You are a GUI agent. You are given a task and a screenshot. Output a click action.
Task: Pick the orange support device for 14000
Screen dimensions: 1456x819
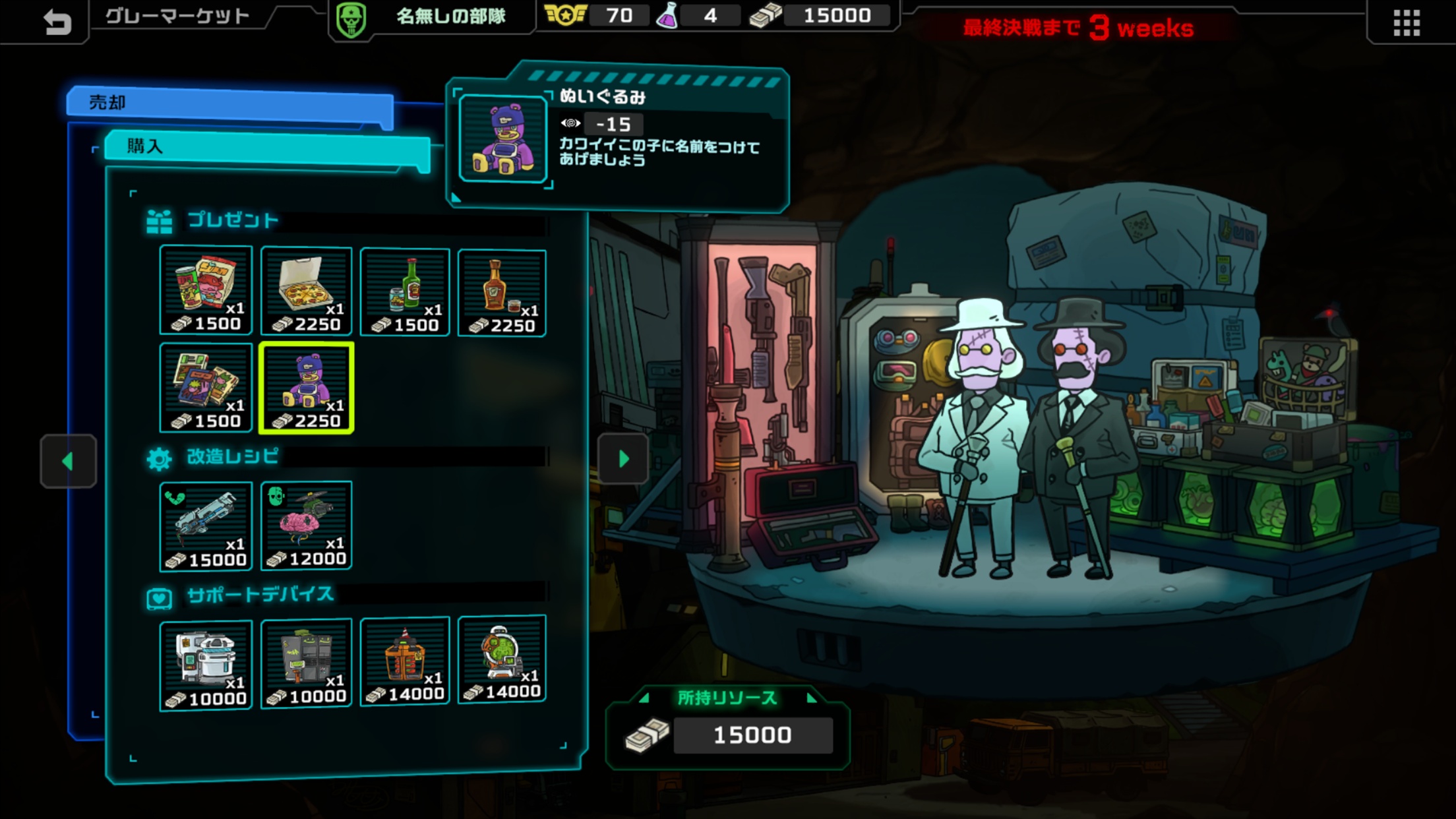point(405,661)
